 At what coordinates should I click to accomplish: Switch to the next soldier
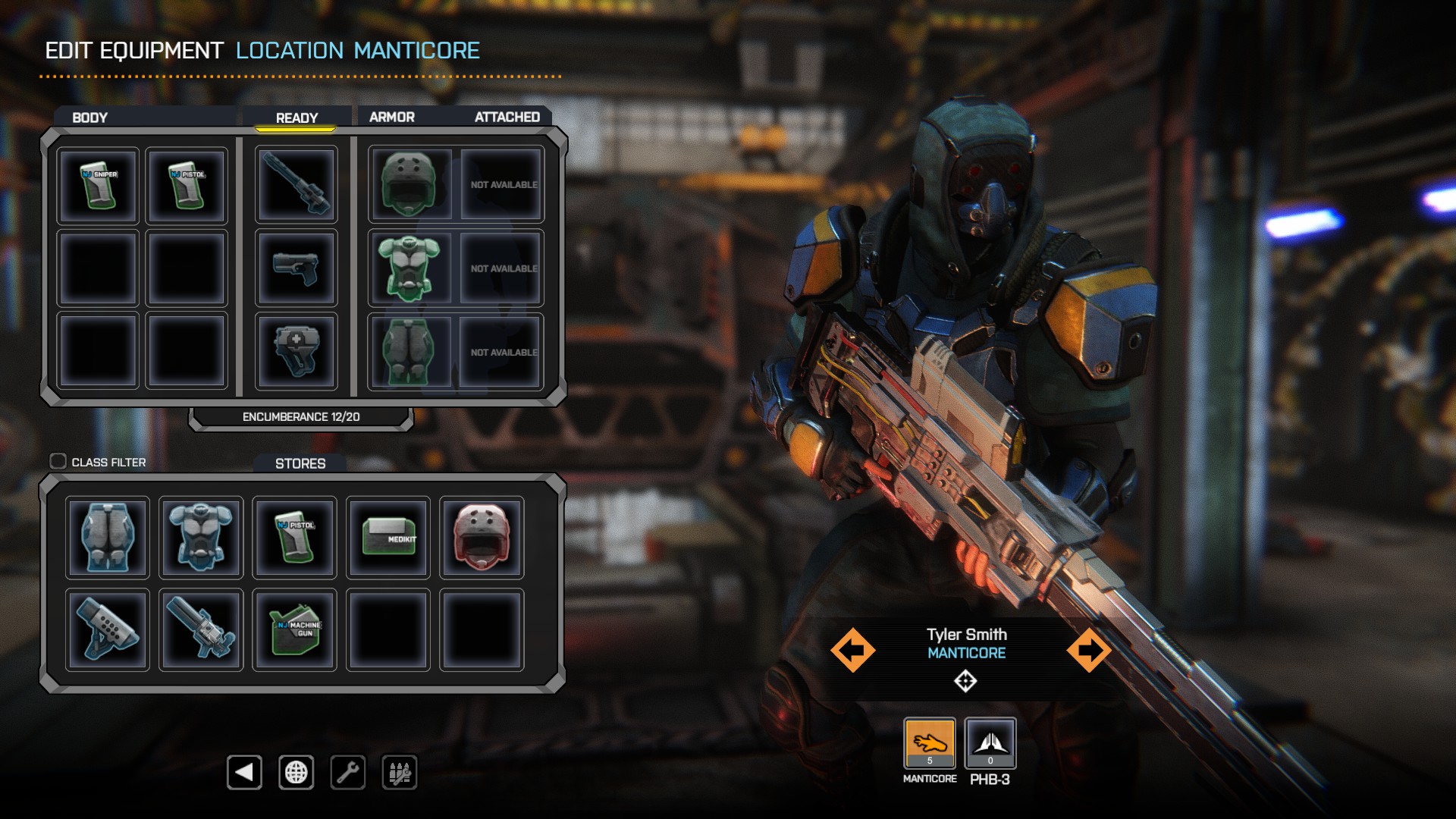[x=1089, y=650]
